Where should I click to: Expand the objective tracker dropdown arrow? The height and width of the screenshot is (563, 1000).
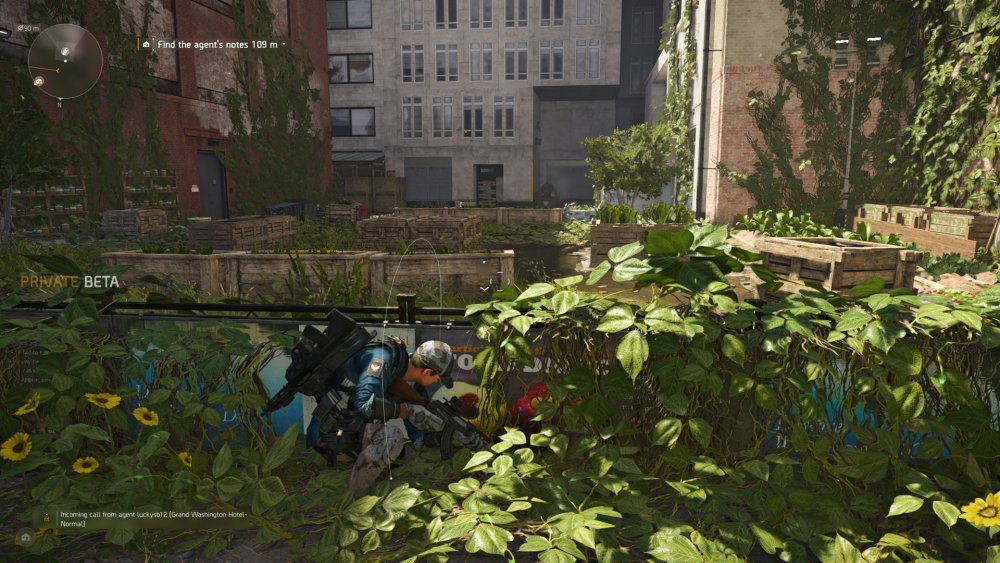pyautogui.click(x=283, y=44)
